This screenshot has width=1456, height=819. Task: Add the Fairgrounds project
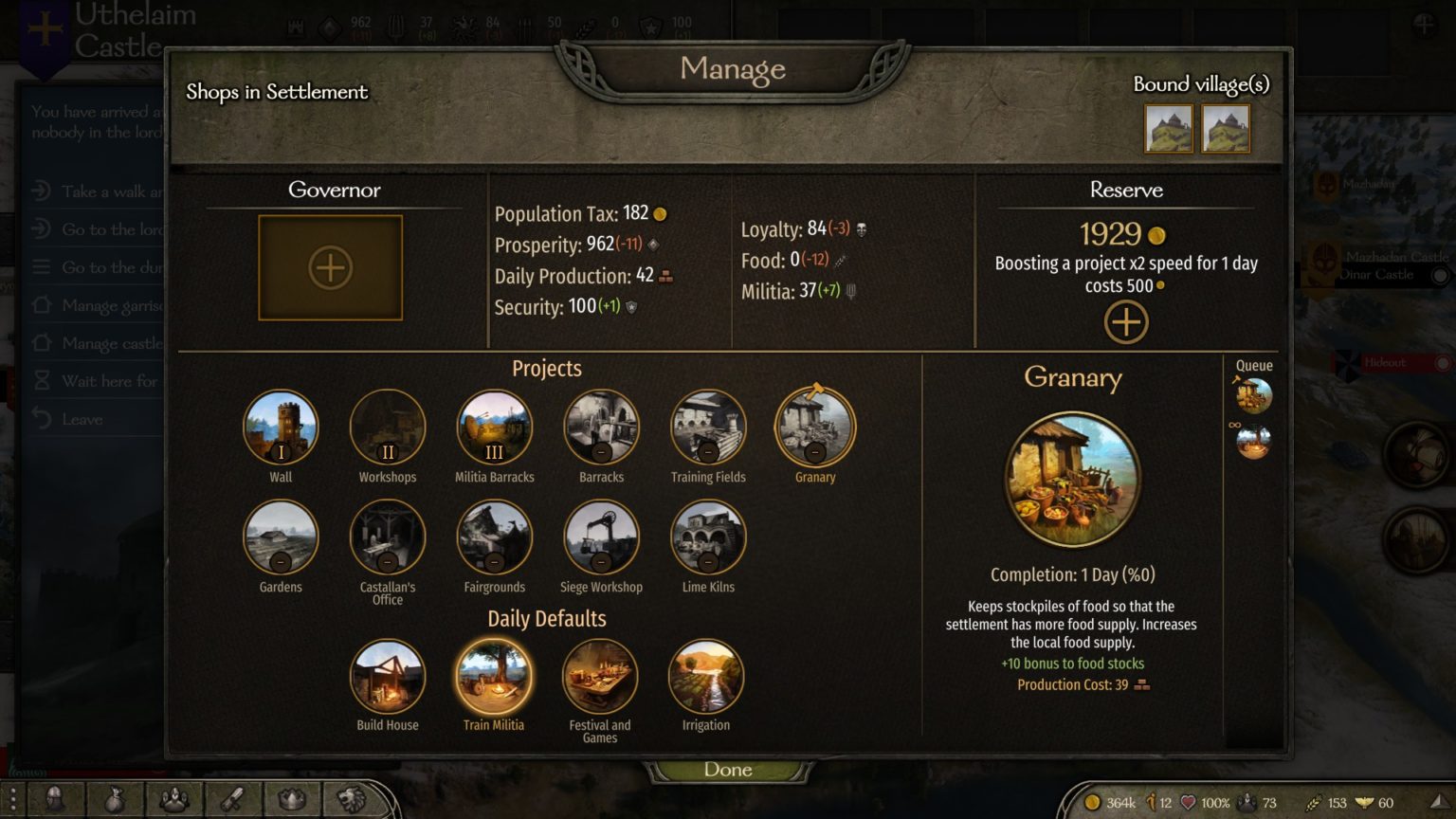click(x=494, y=537)
